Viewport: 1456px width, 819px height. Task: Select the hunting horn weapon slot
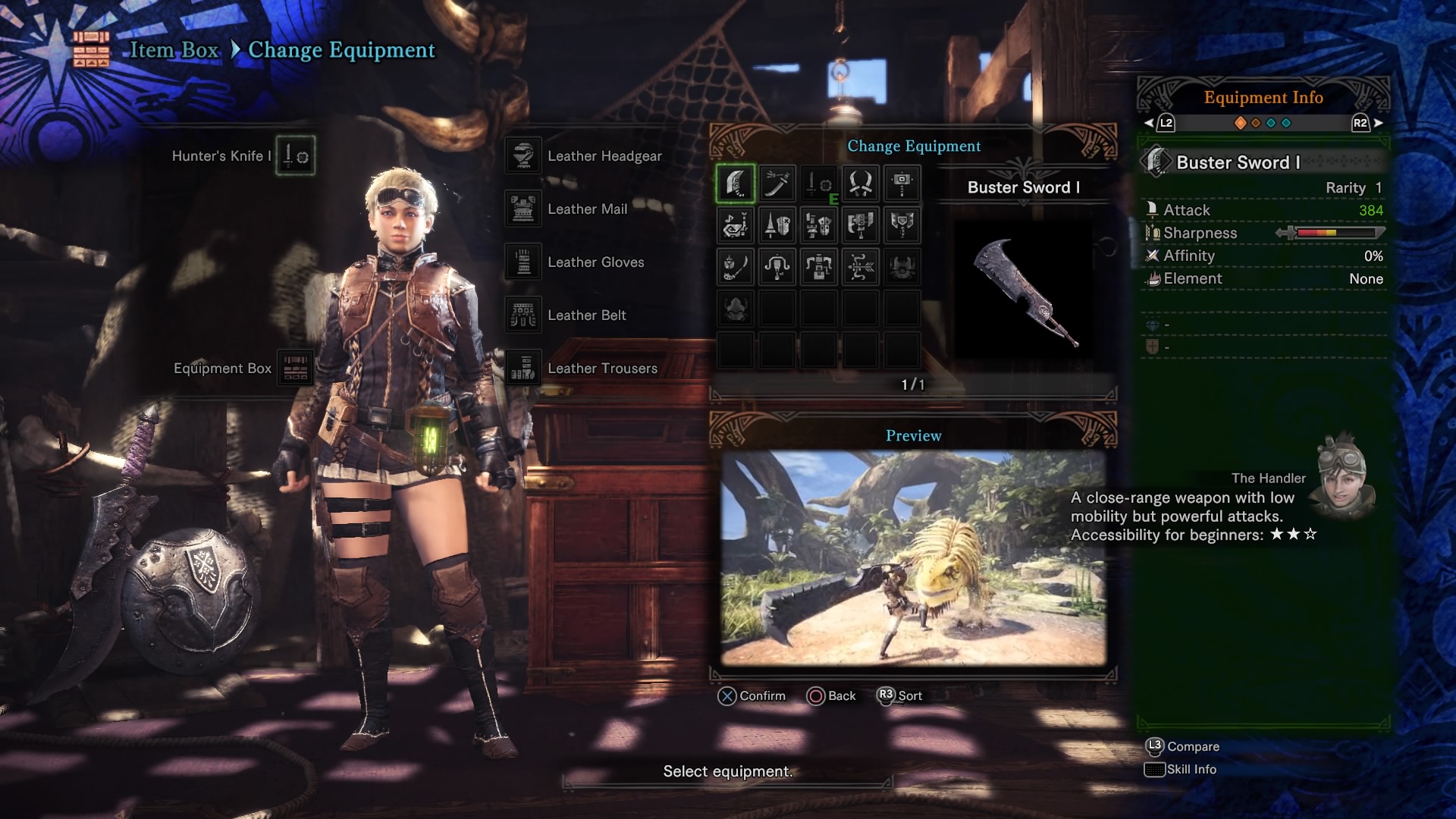pyautogui.click(x=735, y=225)
